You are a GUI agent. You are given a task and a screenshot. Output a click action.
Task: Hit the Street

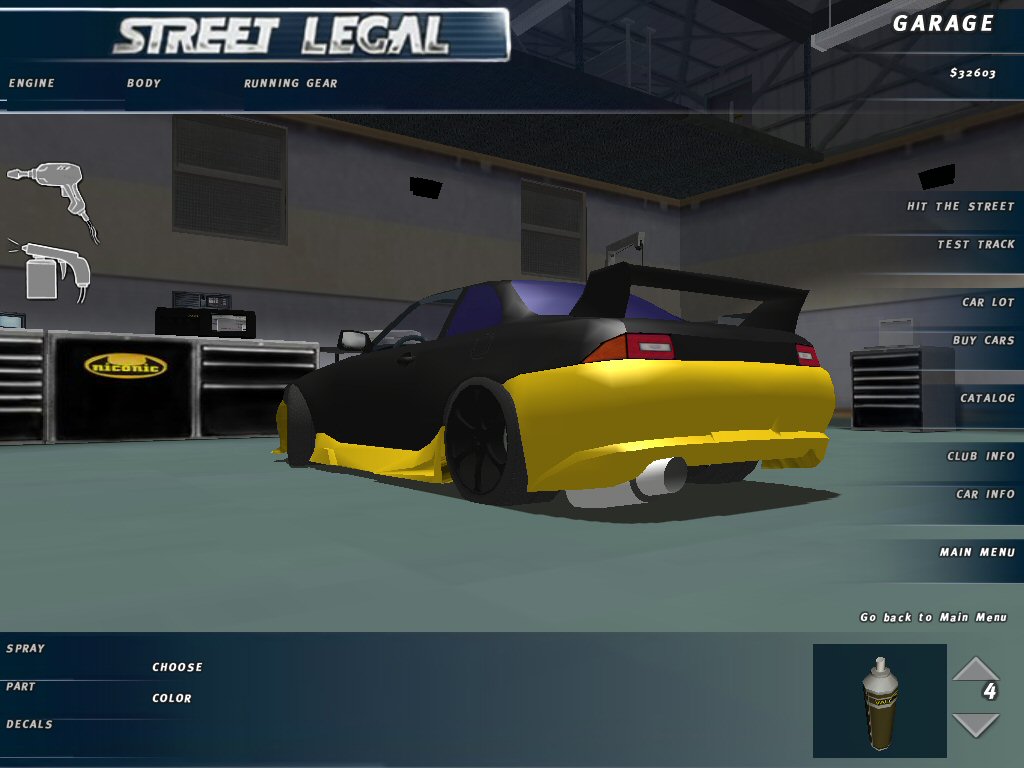pyautogui.click(x=960, y=206)
